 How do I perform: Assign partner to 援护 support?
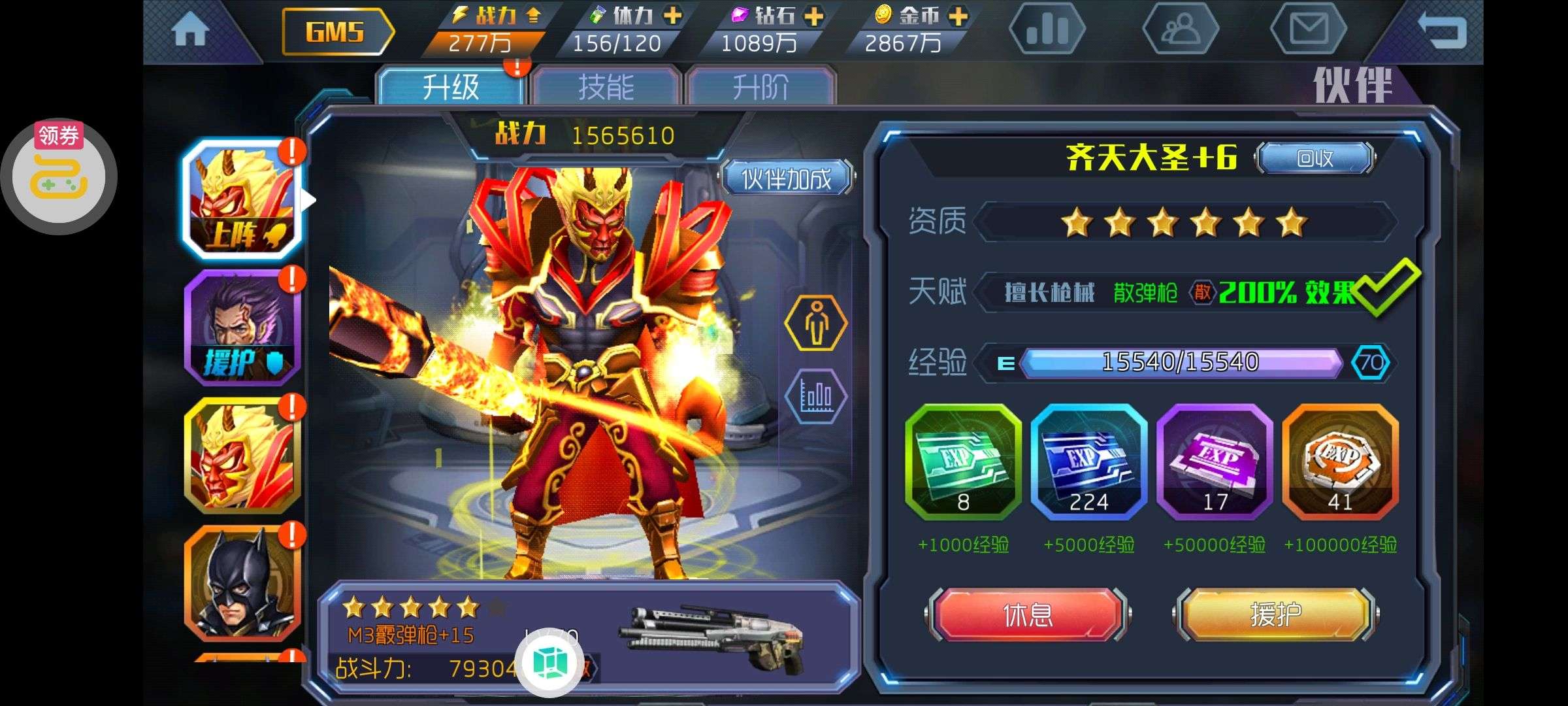pyautogui.click(x=1275, y=614)
